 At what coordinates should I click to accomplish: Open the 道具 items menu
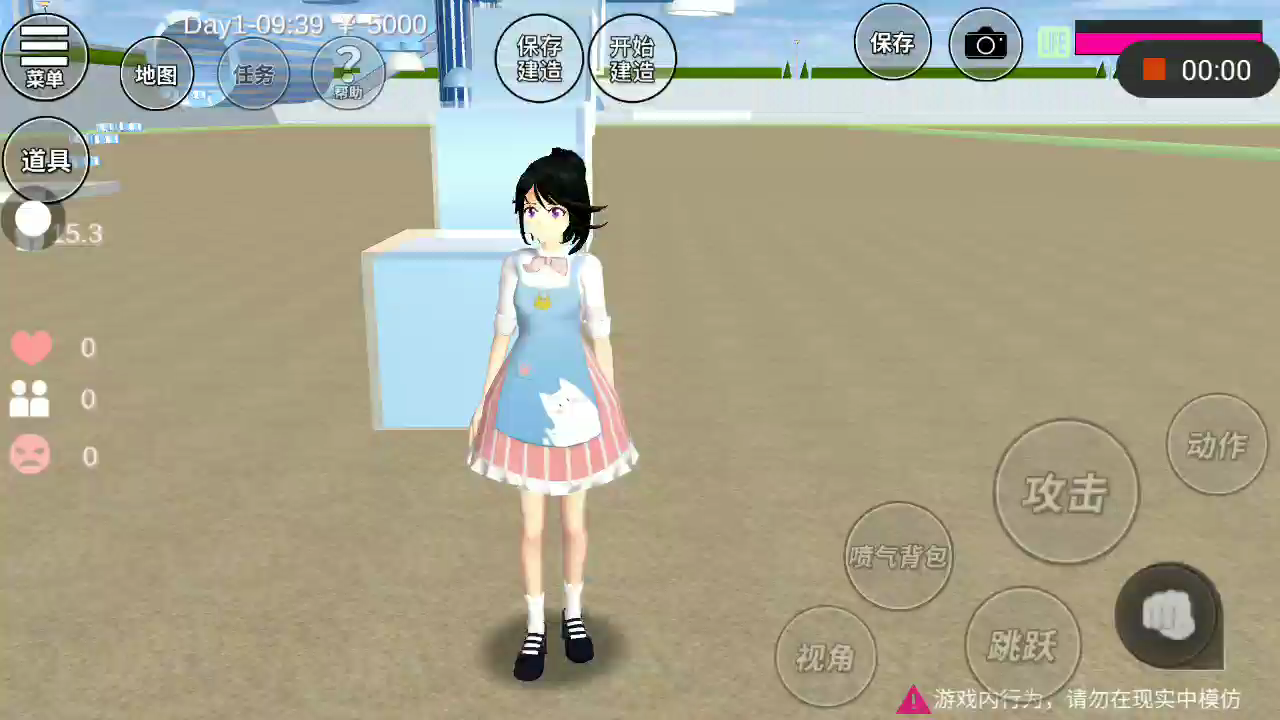point(46,160)
